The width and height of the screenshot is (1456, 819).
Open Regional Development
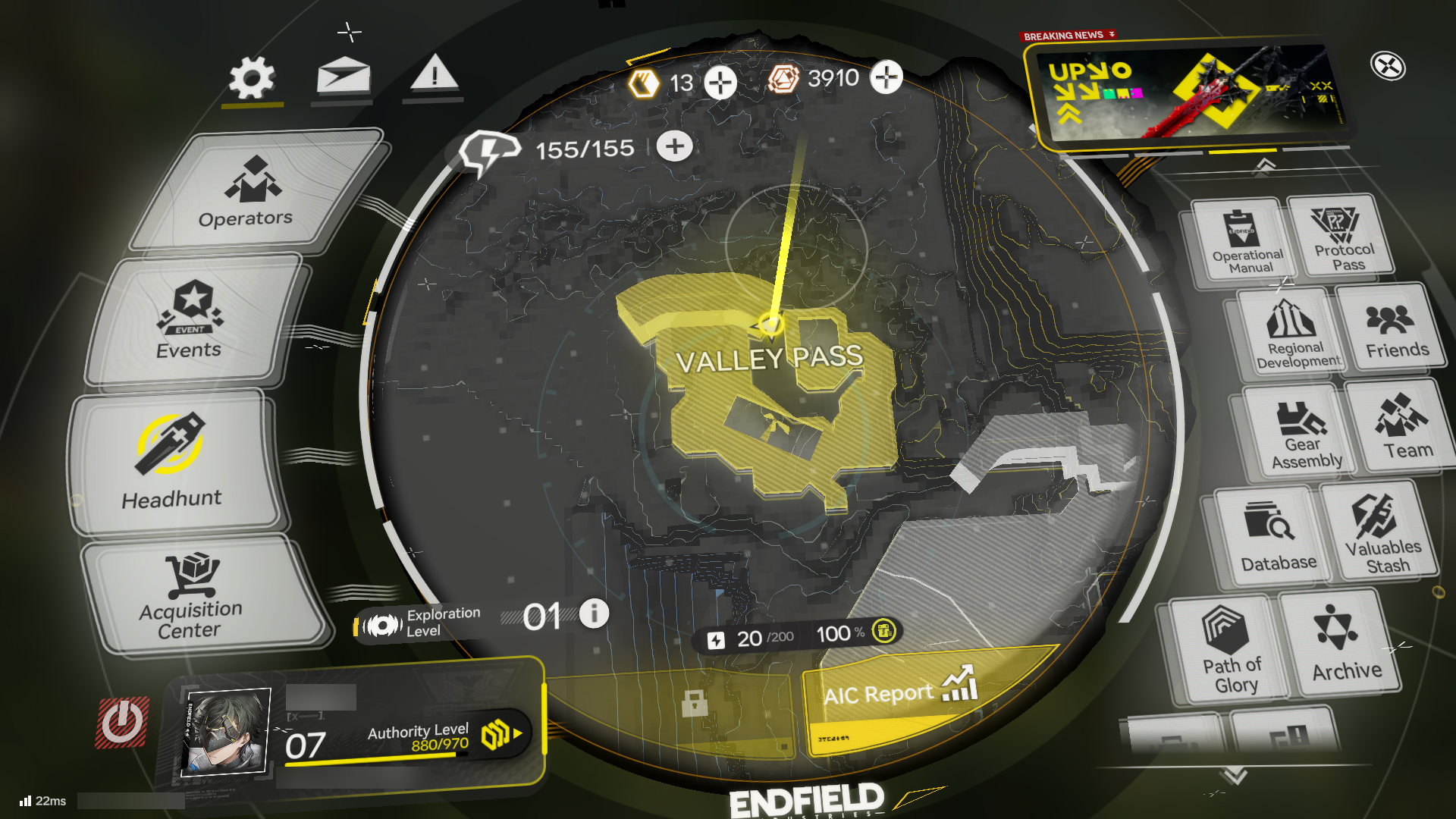point(1293,334)
